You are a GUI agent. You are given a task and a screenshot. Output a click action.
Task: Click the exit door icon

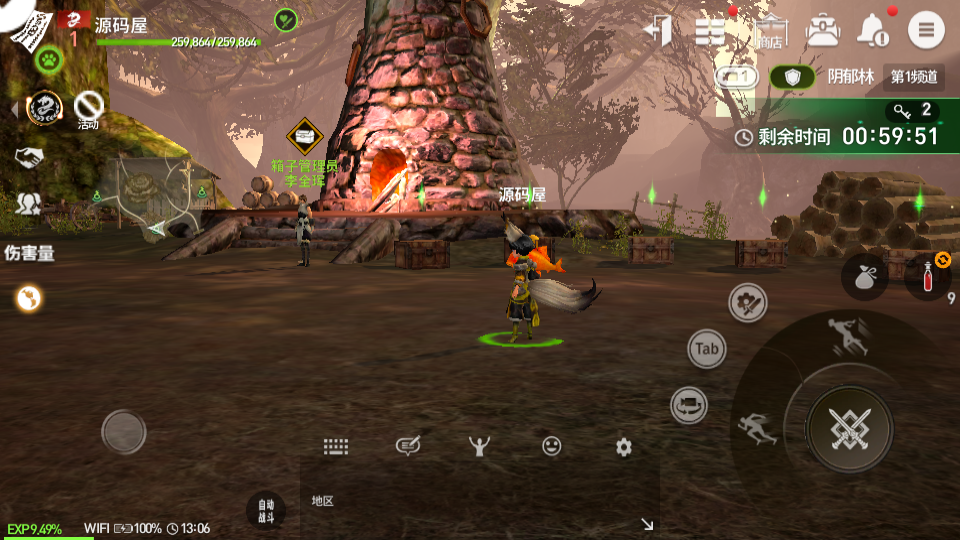coord(658,30)
